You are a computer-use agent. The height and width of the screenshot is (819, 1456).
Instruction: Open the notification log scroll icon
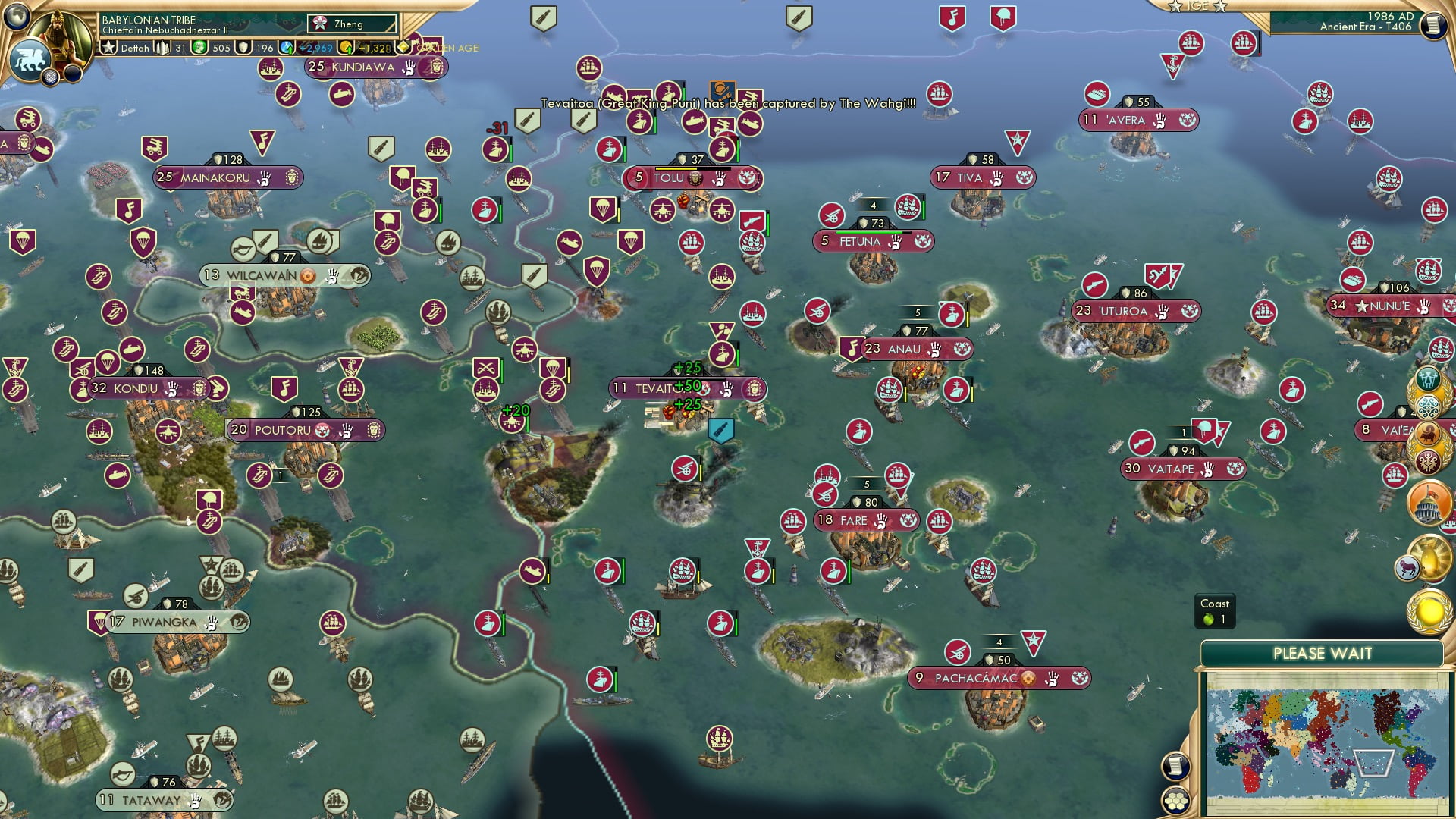(1176, 767)
